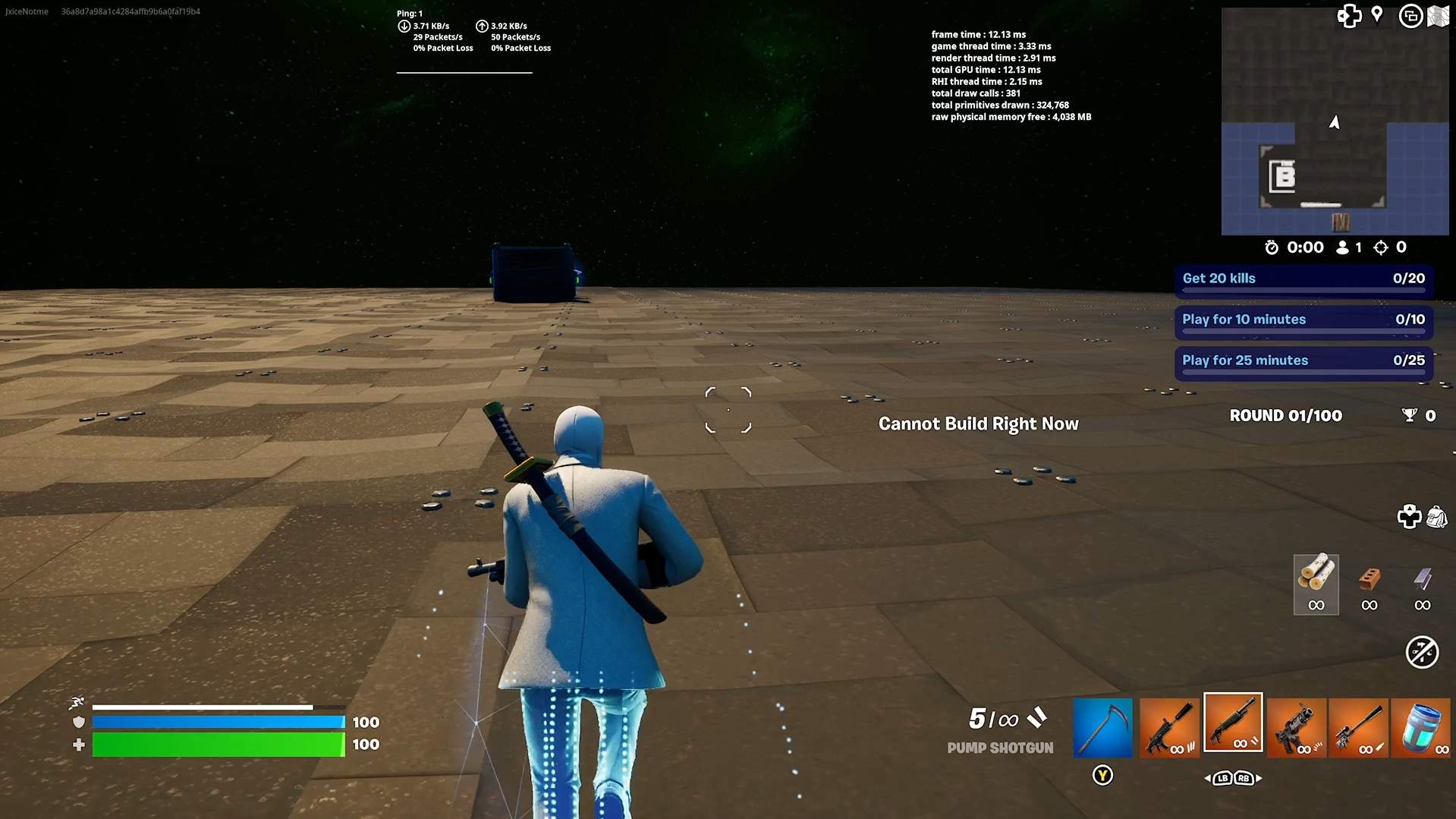The image size is (1456, 819).
Task: Equip the suppressed assault rifle slot
Action: (x=1168, y=727)
